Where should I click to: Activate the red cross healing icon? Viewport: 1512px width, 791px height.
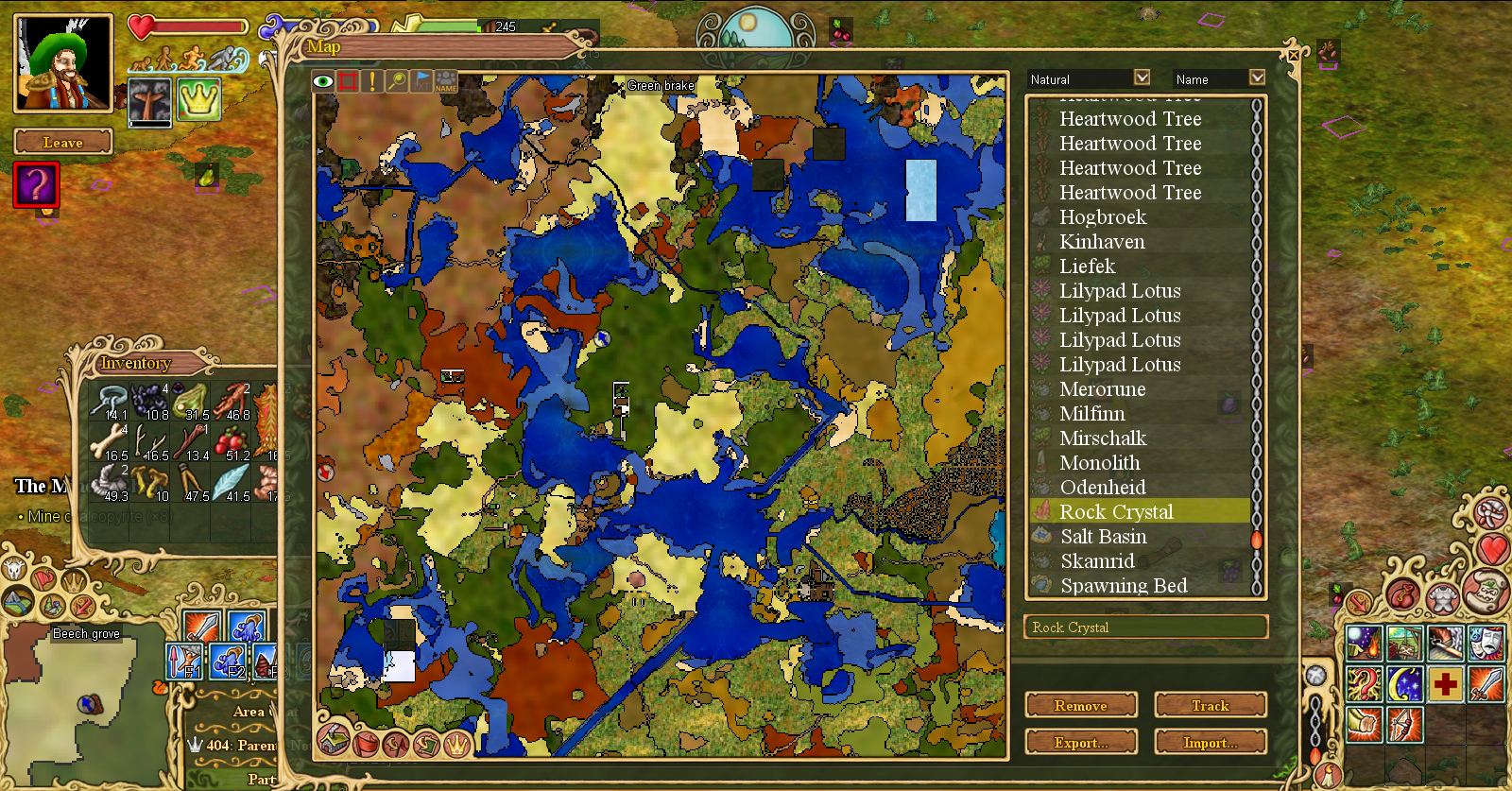(x=1444, y=682)
